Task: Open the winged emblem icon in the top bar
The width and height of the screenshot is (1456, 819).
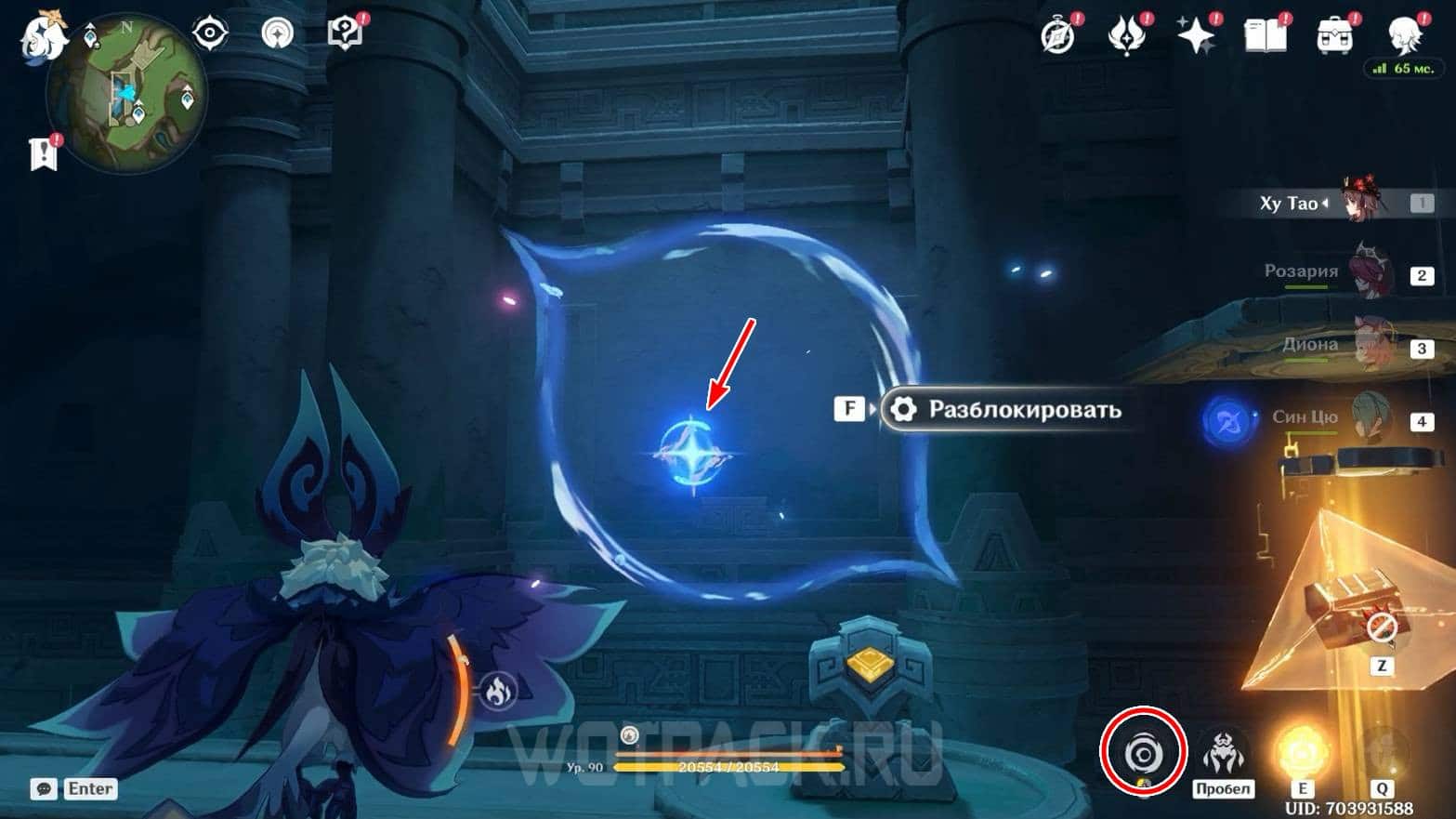Action: click(x=1126, y=36)
